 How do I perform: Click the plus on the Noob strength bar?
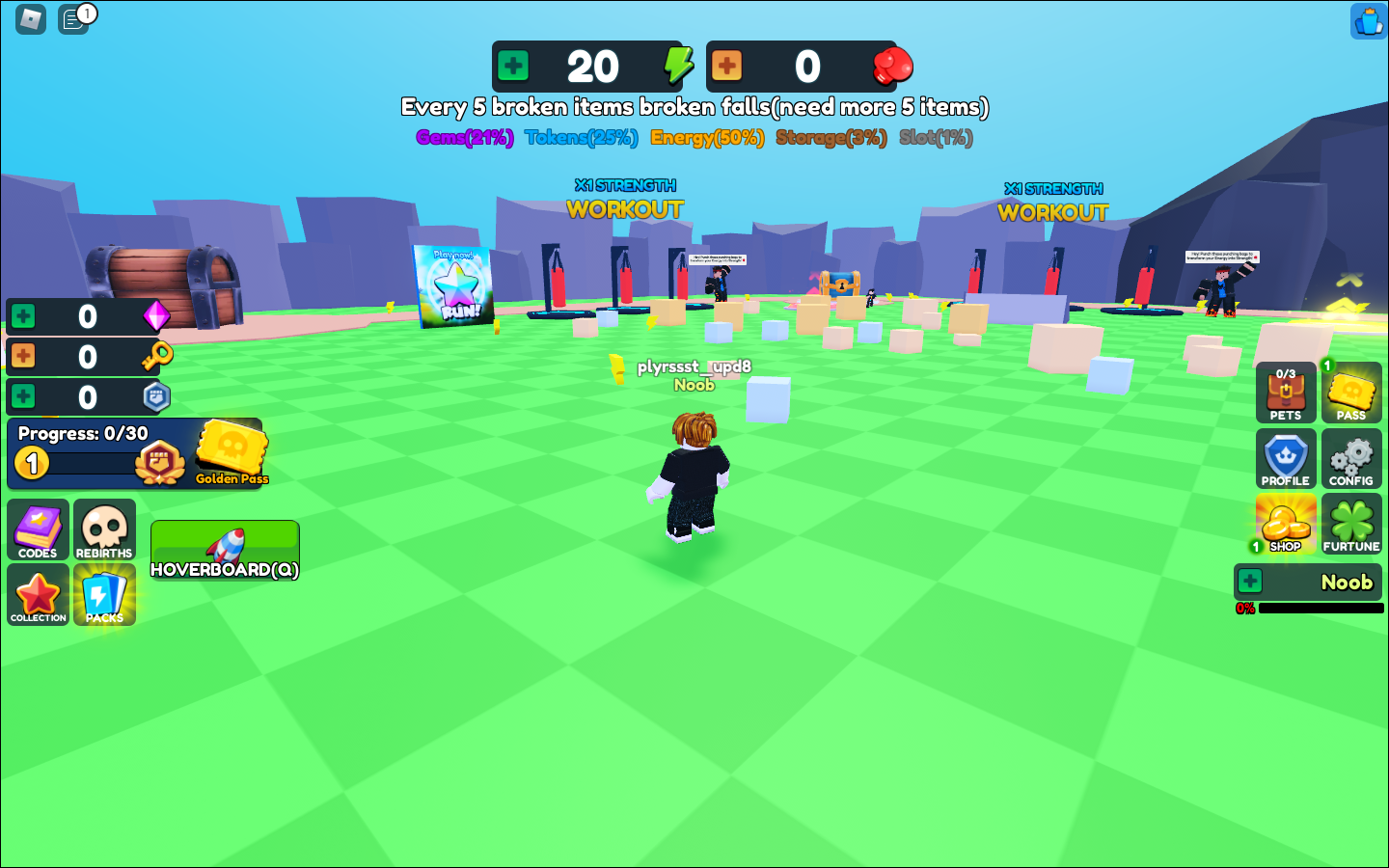(x=1251, y=582)
